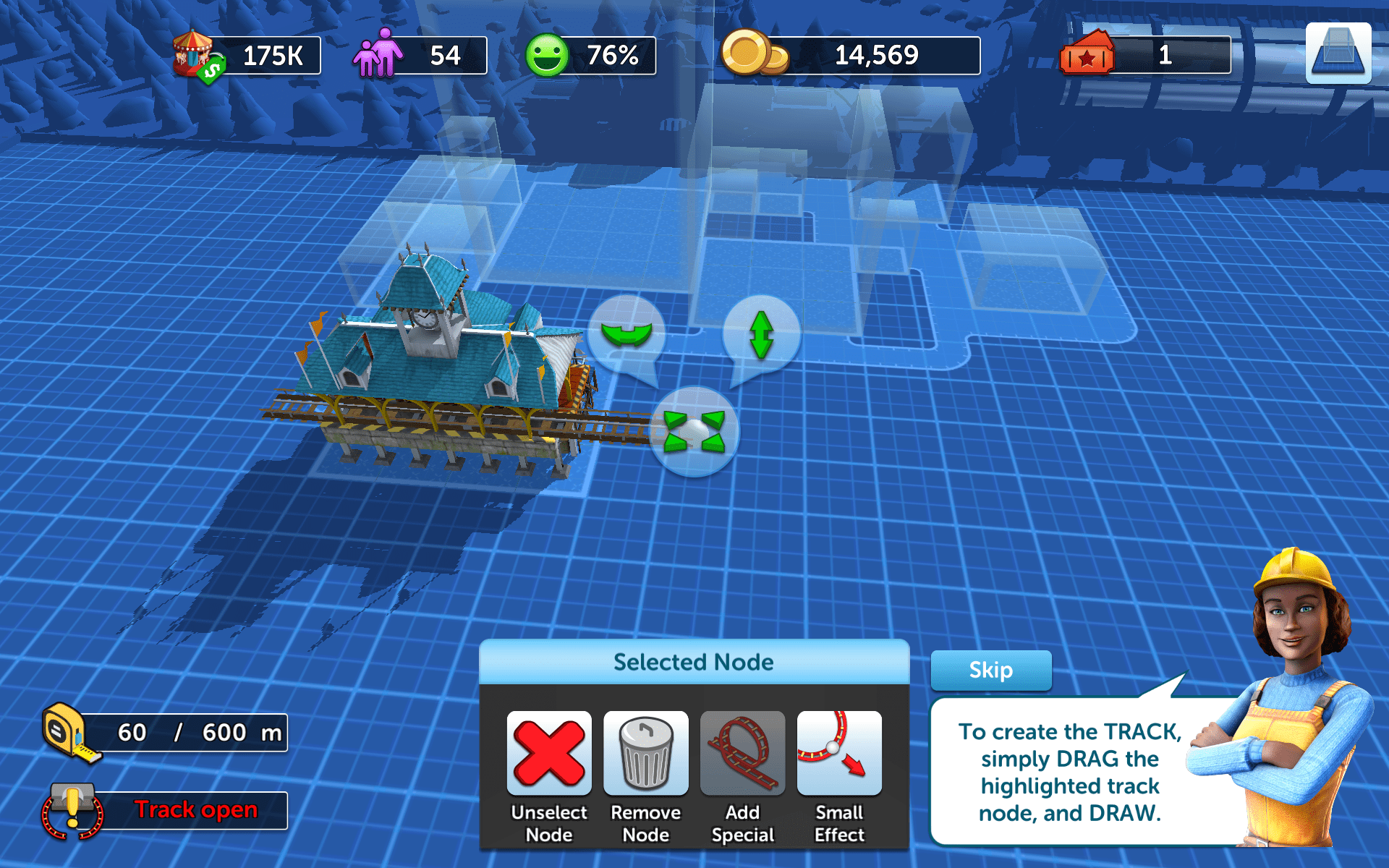Tap the red ticket counter icon
The width and height of the screenshot is (1389, 868).
[1087, 54]
